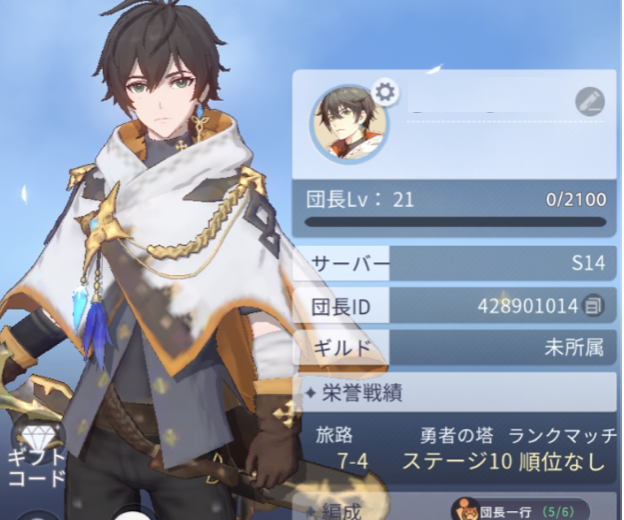Screen dimensions: 624x520
Task: Select the player avatar portrait
Action: click(347, 124)
